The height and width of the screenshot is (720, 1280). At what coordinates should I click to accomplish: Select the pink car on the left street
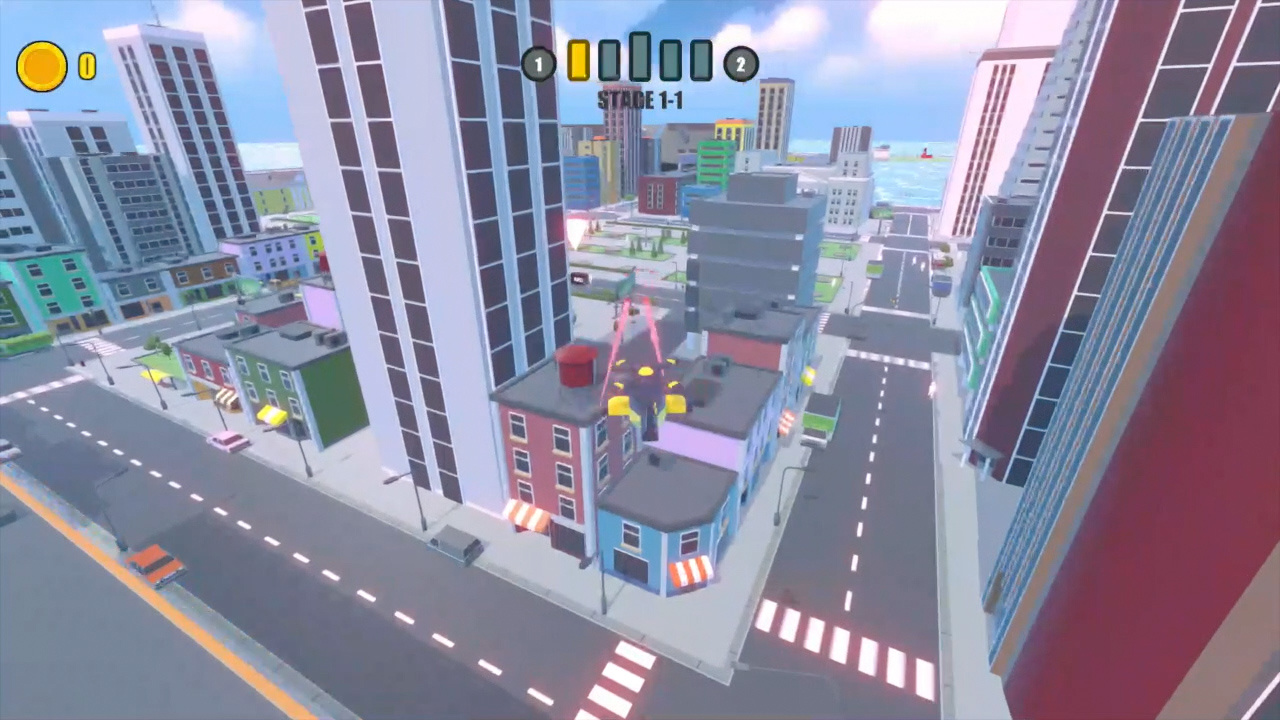[x=226, y=442]
